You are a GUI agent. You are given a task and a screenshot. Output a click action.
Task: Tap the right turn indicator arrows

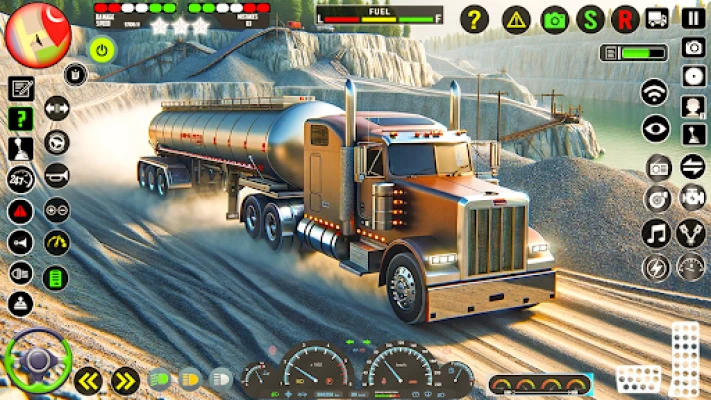124,380
